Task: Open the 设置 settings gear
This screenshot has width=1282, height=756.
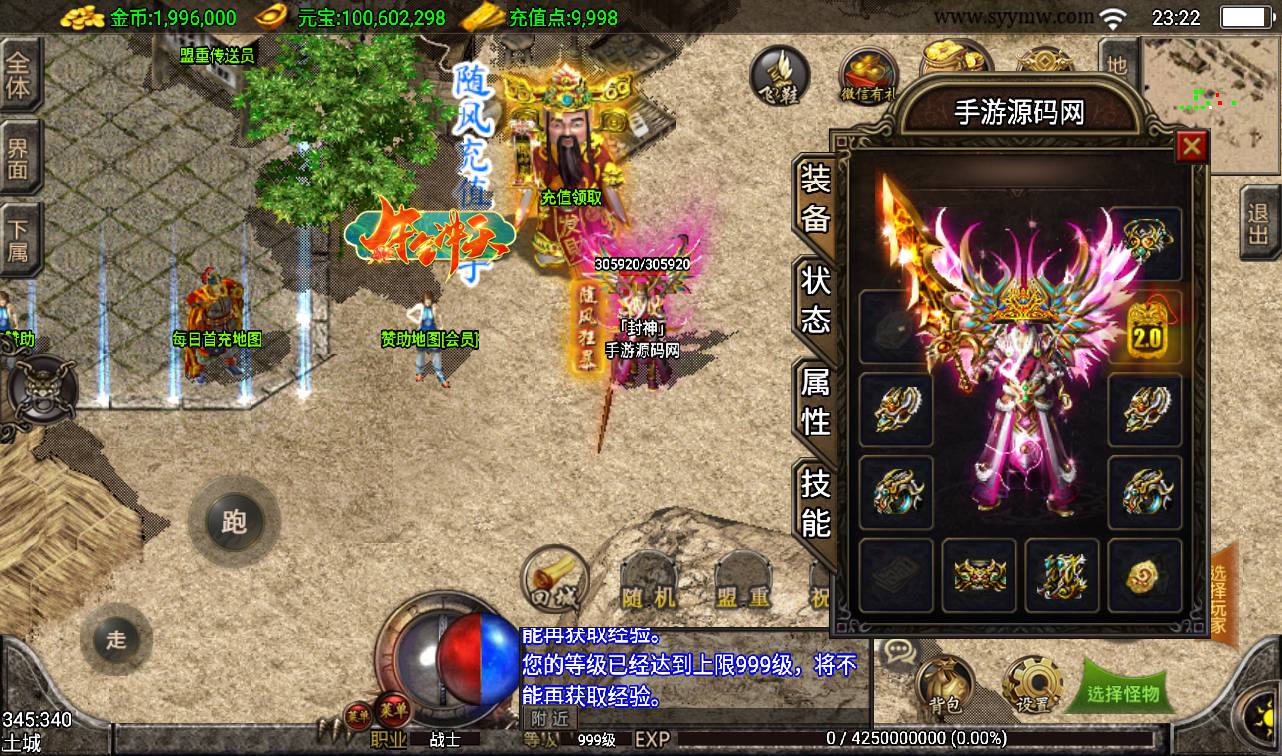Action: click(x=1031, y=684)
